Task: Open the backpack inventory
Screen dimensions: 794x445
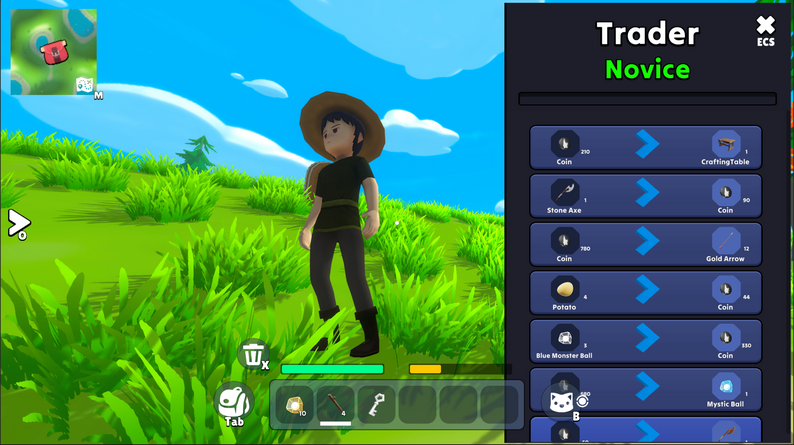Action: pos(234,402)
